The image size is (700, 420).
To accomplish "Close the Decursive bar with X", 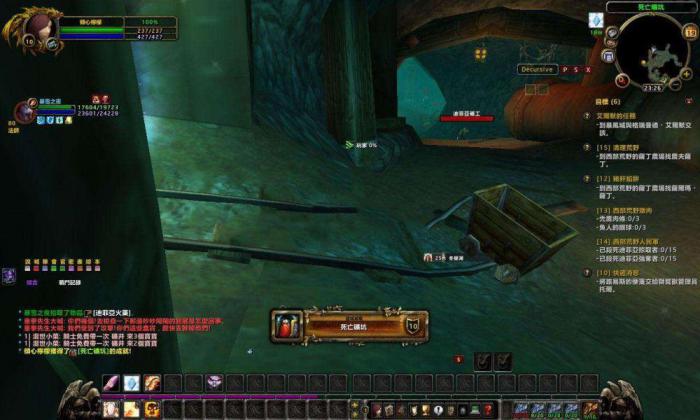I will (588, 69).
